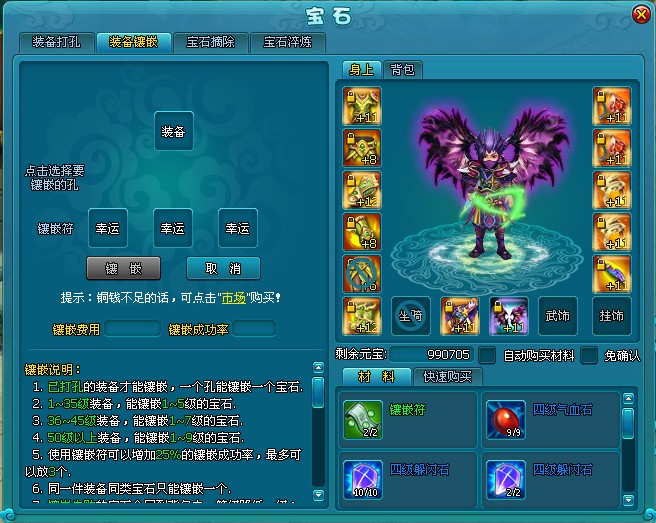Open the 快速购买 quick-buy tab
Viewport: 656px width, 523px height.
point(452,377)
